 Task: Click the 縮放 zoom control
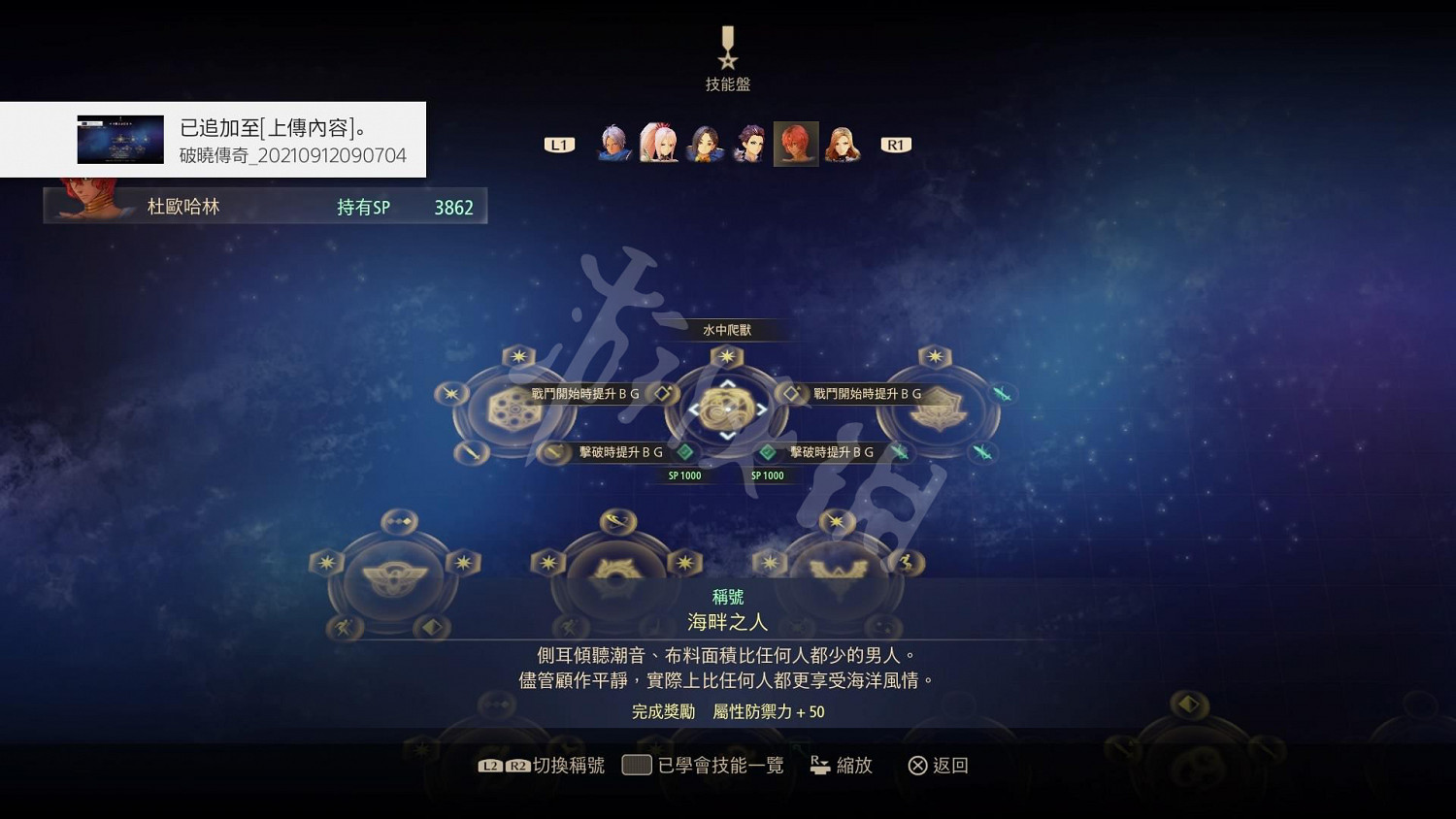pos(841,765)
